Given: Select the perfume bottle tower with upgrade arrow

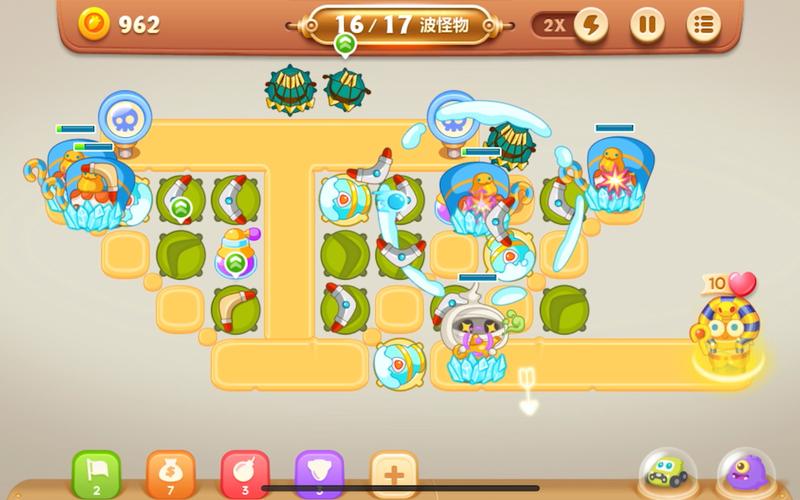Looking at the screenshot, I should pos(236,255).
